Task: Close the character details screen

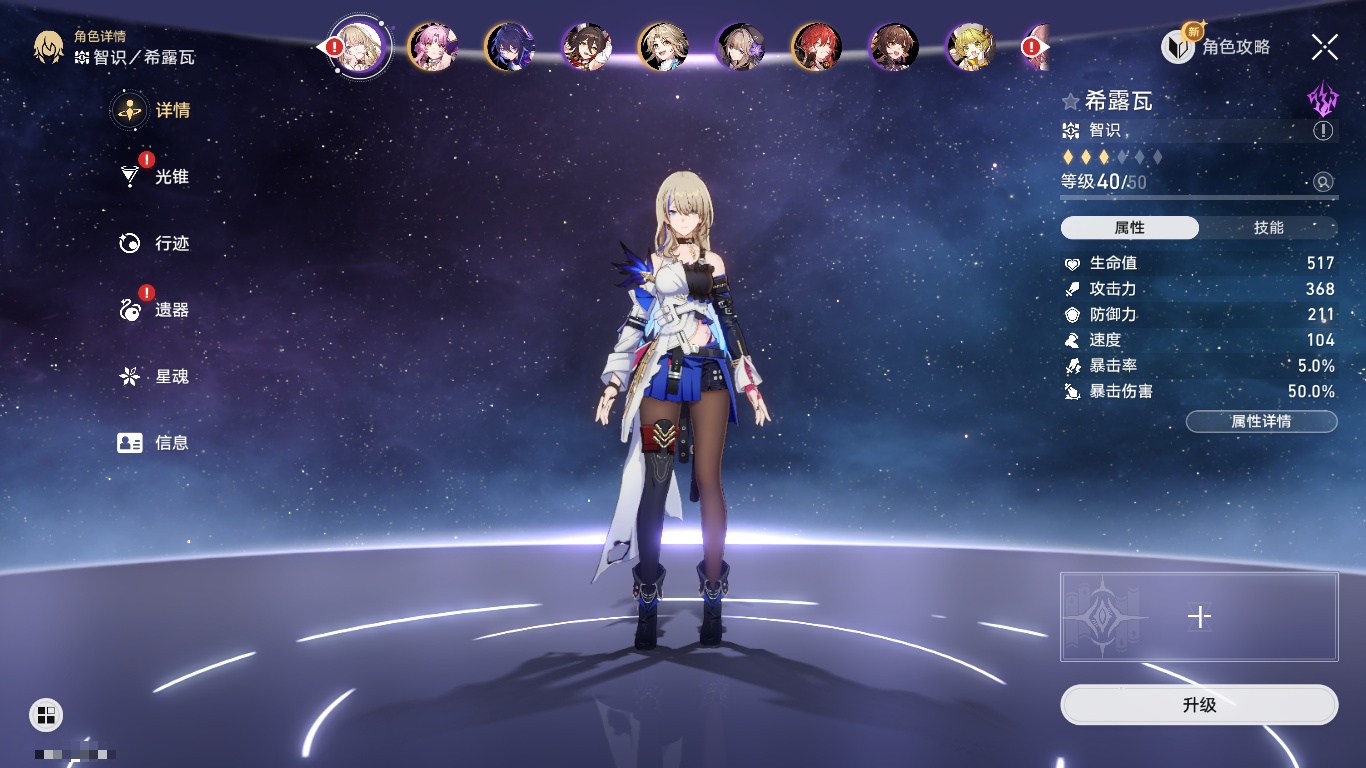Action: coord(1324,46)
